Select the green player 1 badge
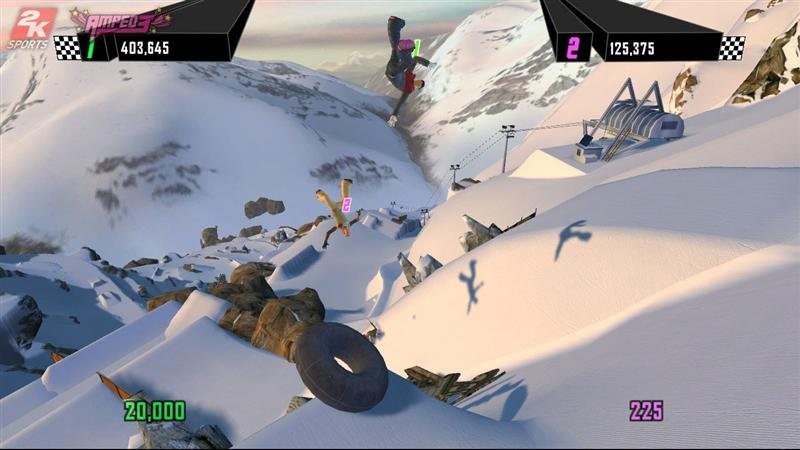Screen dimensions: 800x450 (x=89, y=47)
